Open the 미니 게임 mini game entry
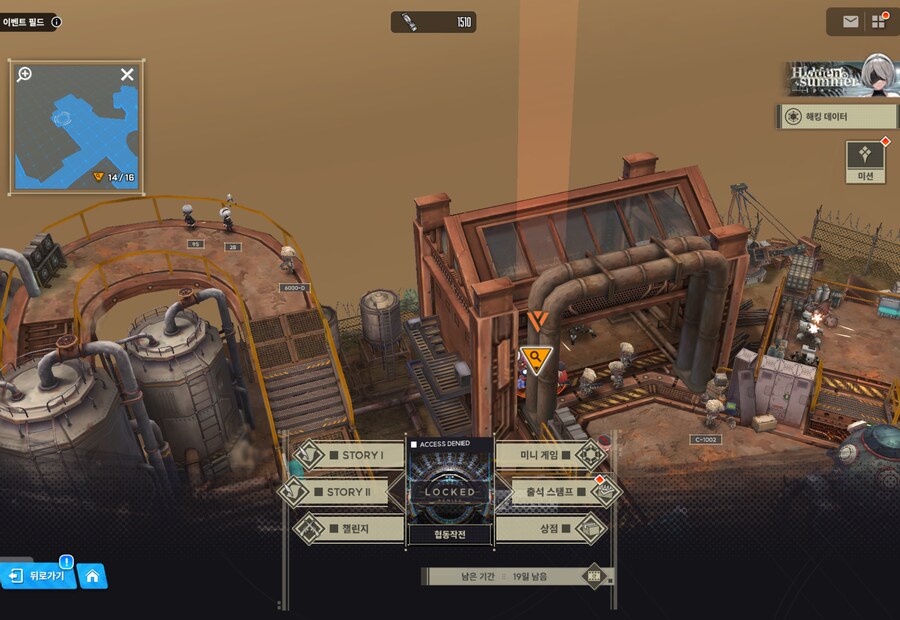900x620 pixels. (x=550, y=455)
